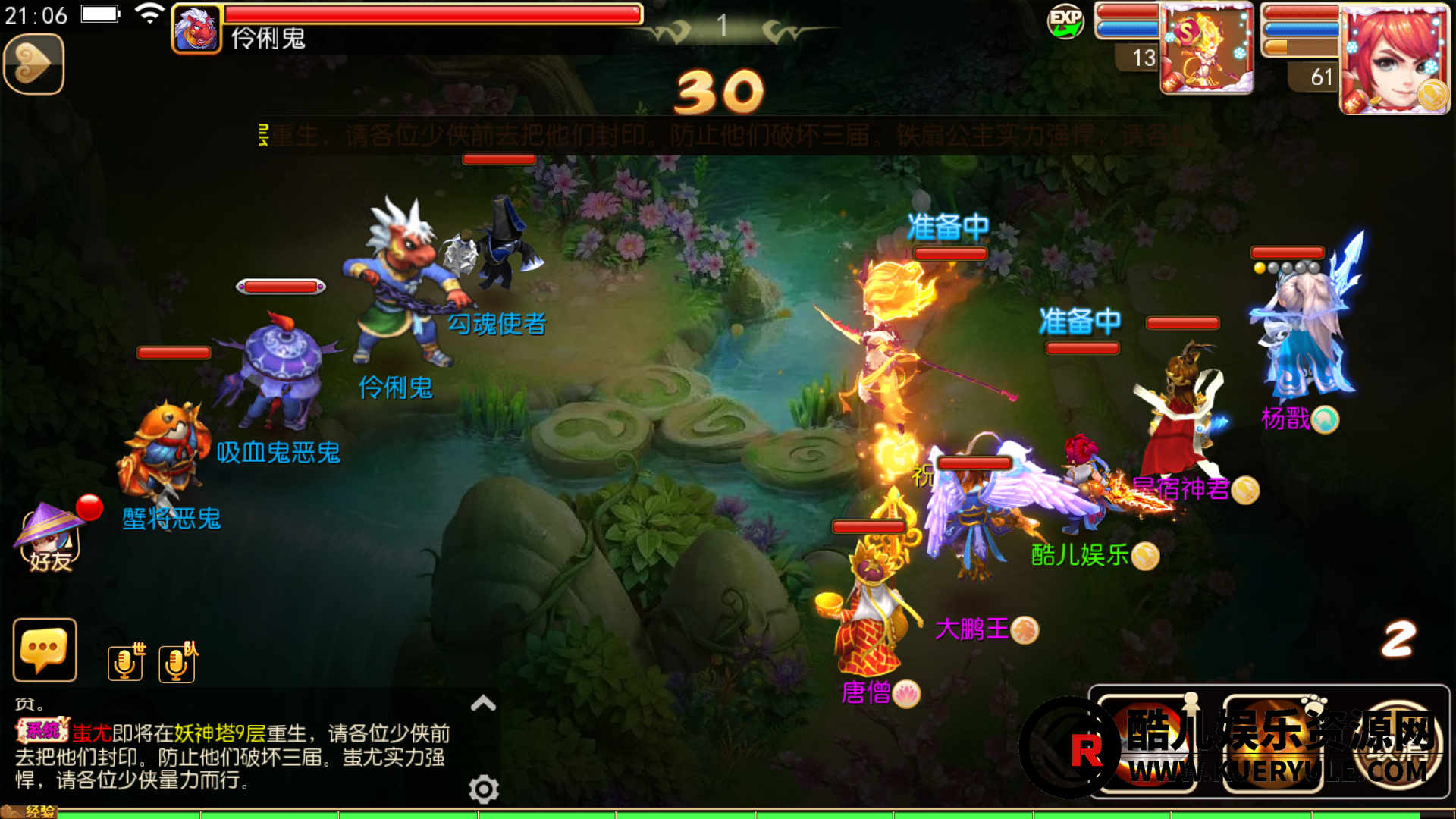The height and width of the screenshot is (819, 1456).
Task: Activate the world voice chat microphone
Action: pos(125,663)
